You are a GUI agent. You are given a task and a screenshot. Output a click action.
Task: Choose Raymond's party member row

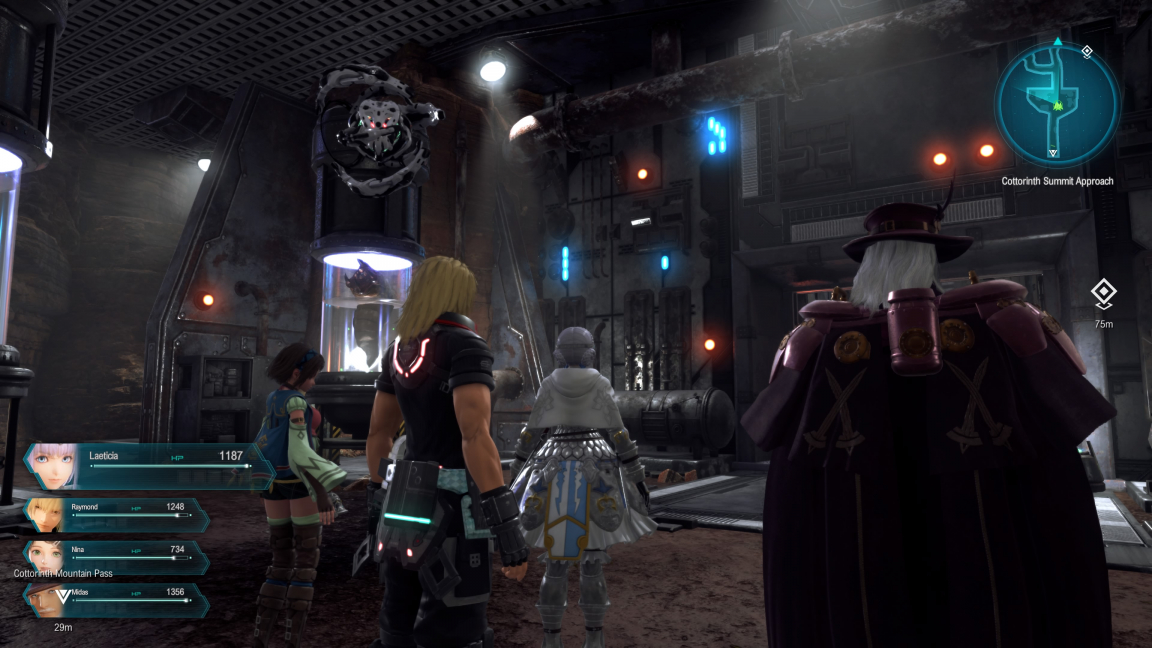coord(118,514)
